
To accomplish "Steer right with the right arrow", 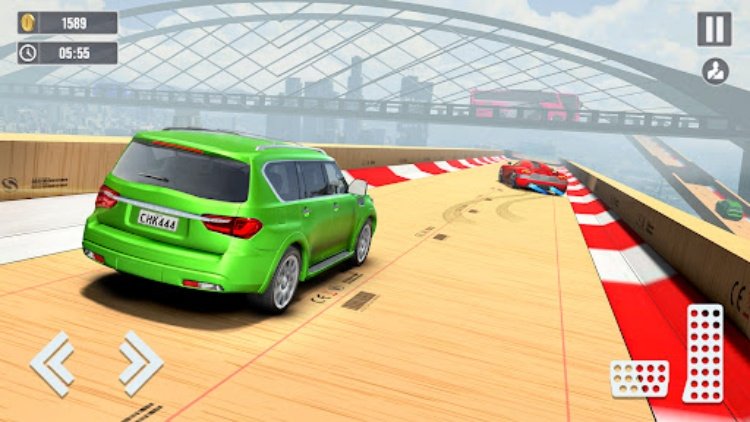I will (140, 363).
